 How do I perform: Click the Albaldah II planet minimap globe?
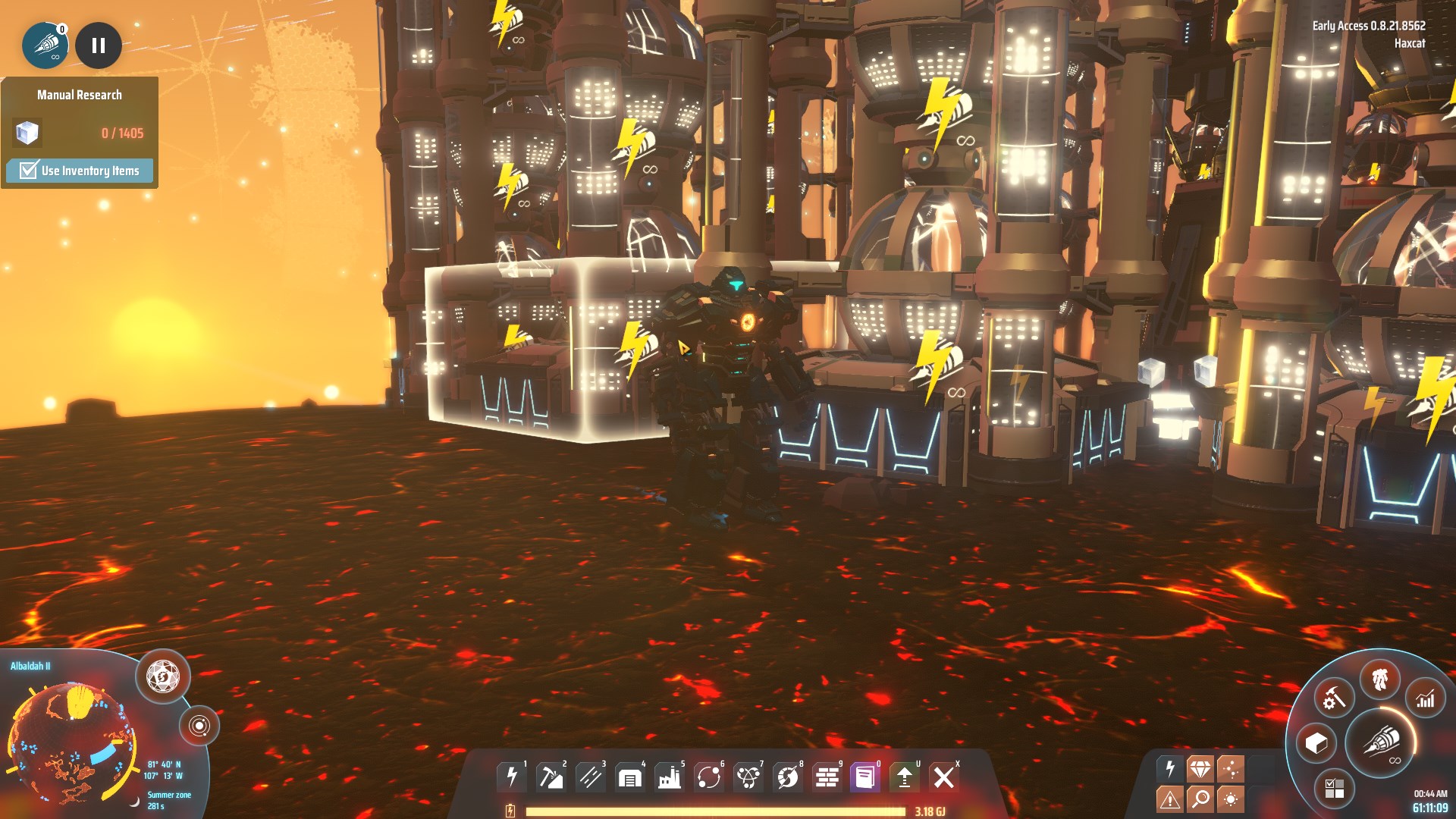pyautogui.click(x=68, y=743)
